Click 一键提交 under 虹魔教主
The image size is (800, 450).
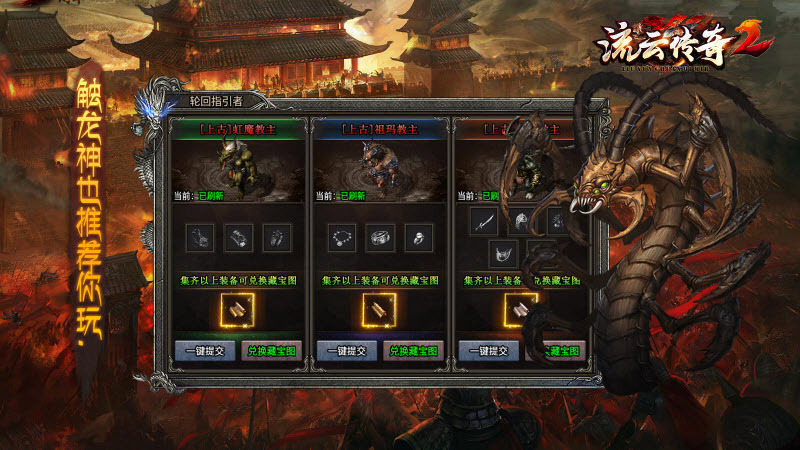(205, 351)
